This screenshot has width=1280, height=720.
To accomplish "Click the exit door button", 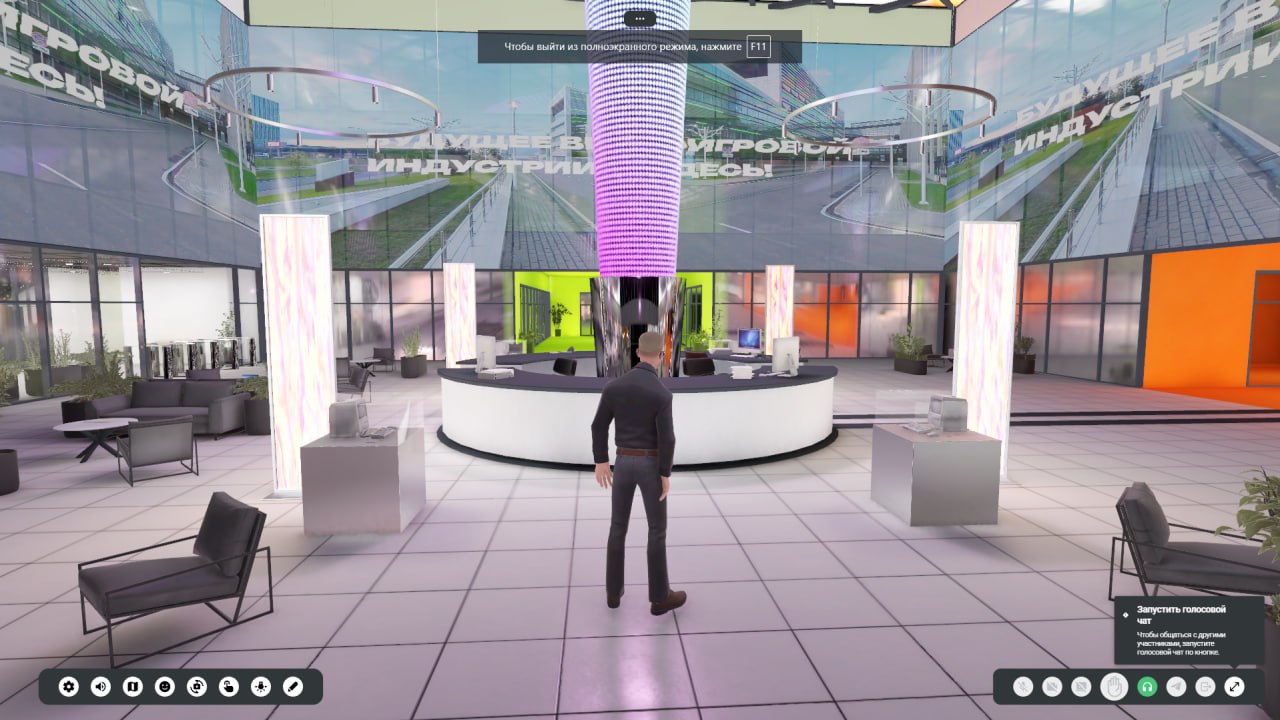I will point(1206,687).
